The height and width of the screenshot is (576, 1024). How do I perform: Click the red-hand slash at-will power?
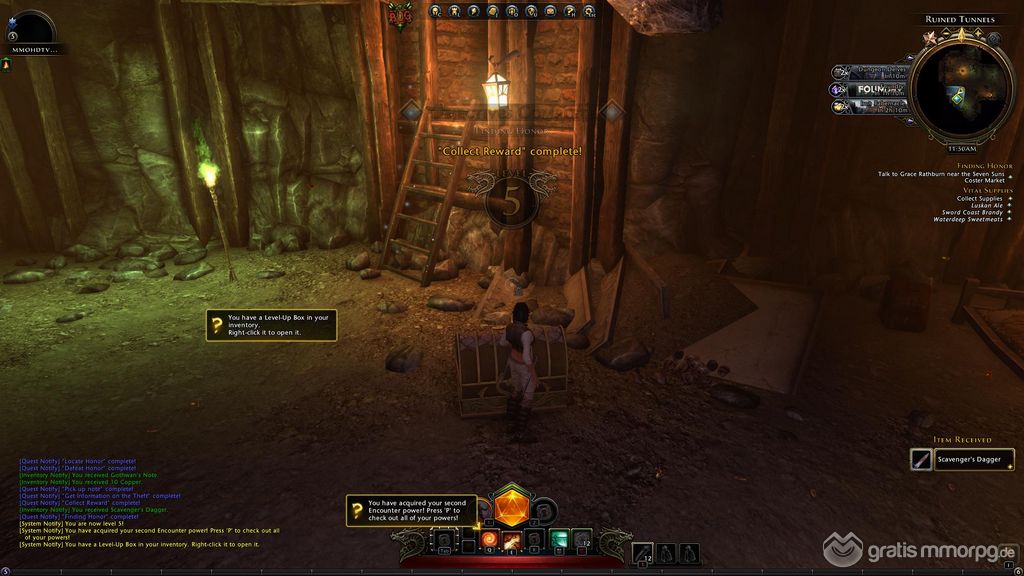[513, 540]
